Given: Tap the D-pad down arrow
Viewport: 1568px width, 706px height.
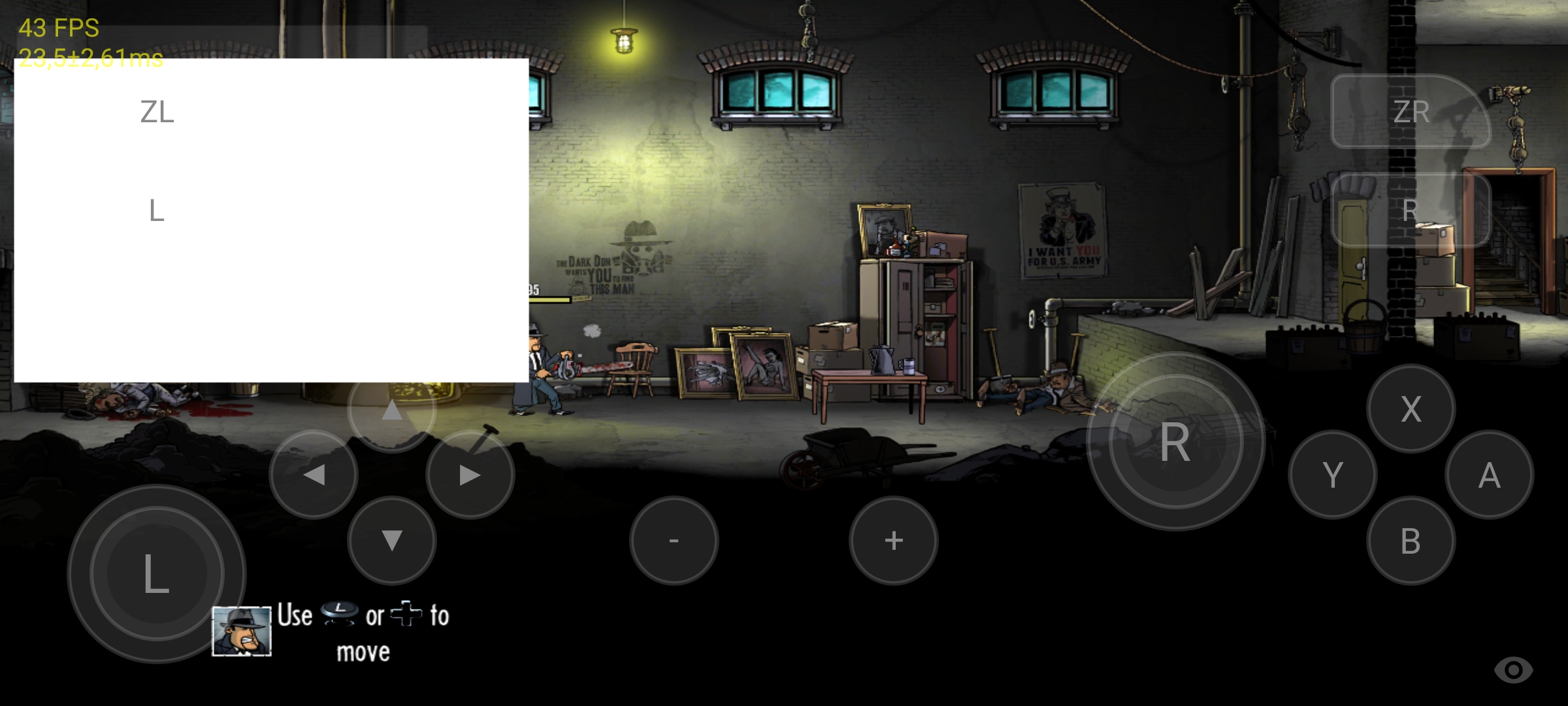Looking at the screenshot, I should pyautogui.click(x=391, y=541).
